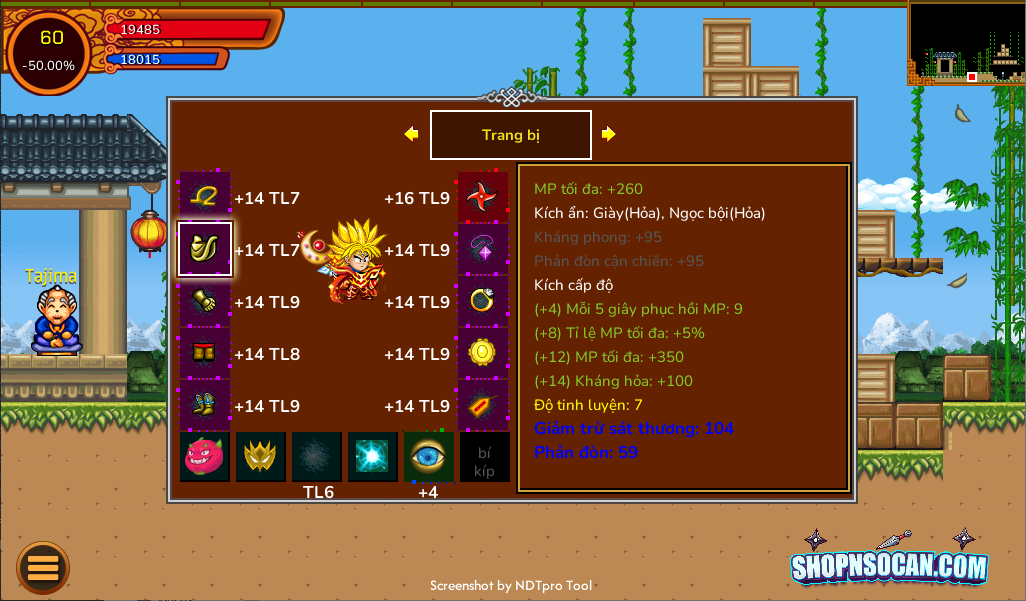Open the orange hamburger menu button
This screenshot has height=601, width=1026.
[43, 567]
